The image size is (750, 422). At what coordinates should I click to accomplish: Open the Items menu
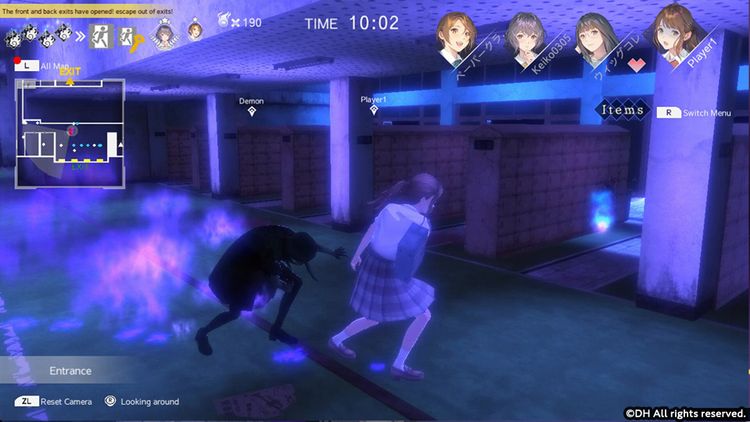click(622, 110)
